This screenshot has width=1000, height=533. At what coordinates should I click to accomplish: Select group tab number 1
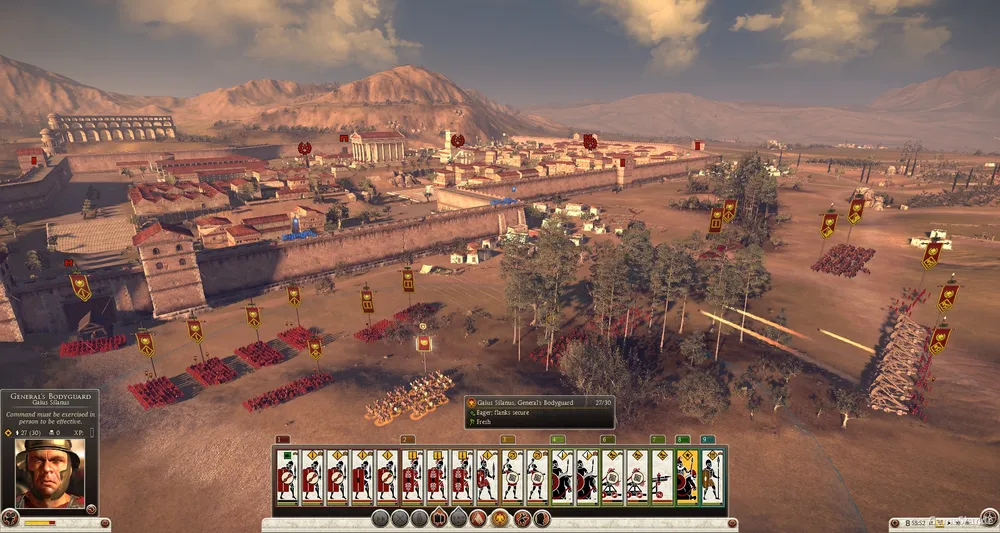coord(282,439)
